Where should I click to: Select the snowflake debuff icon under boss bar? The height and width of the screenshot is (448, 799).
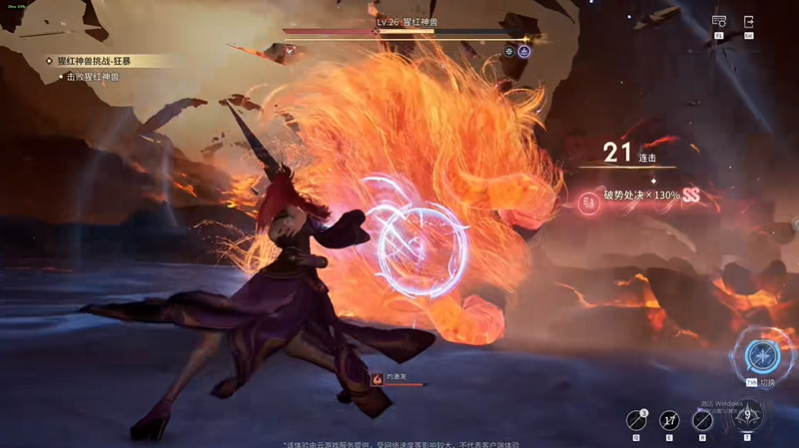coord(509,51)
